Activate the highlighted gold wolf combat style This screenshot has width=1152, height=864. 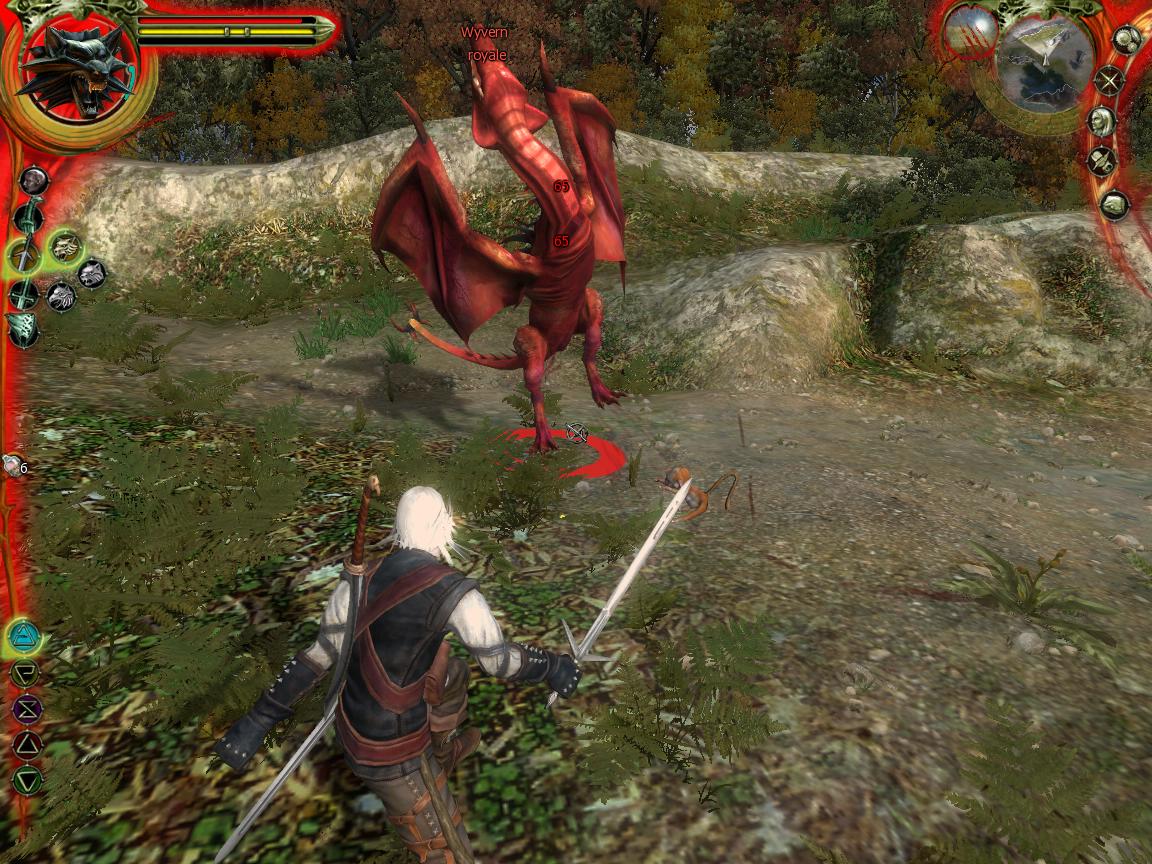tap(66, 245)
